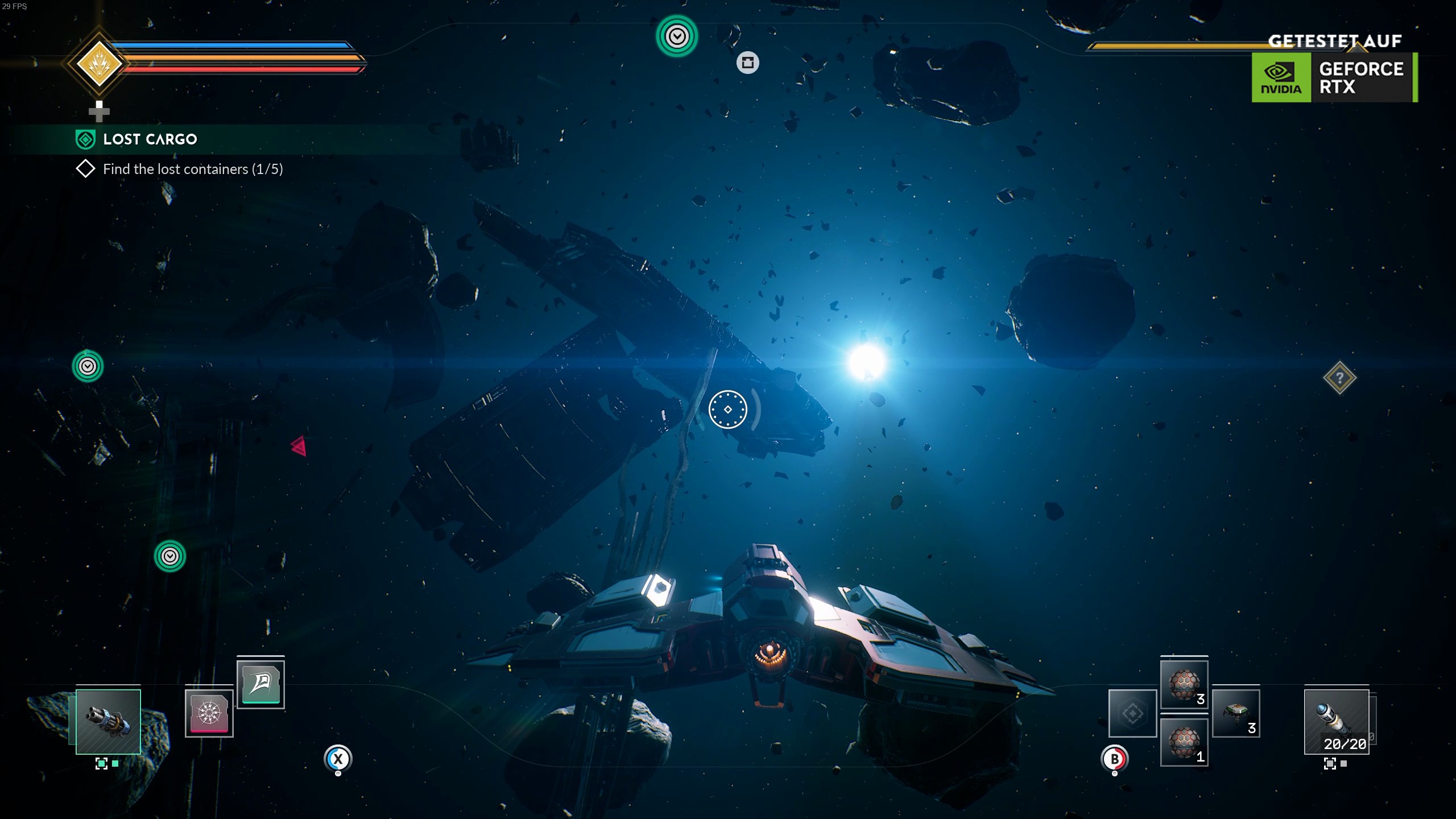1456x819 pixels.
Task: Activate the teal wing-shaped device
Action: point(260,682)
